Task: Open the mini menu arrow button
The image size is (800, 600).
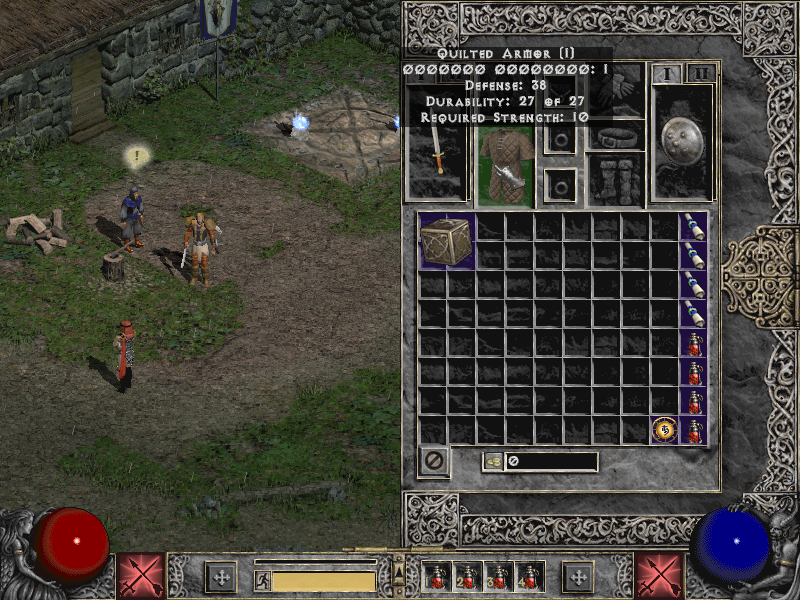Action: tap(400, 572)
